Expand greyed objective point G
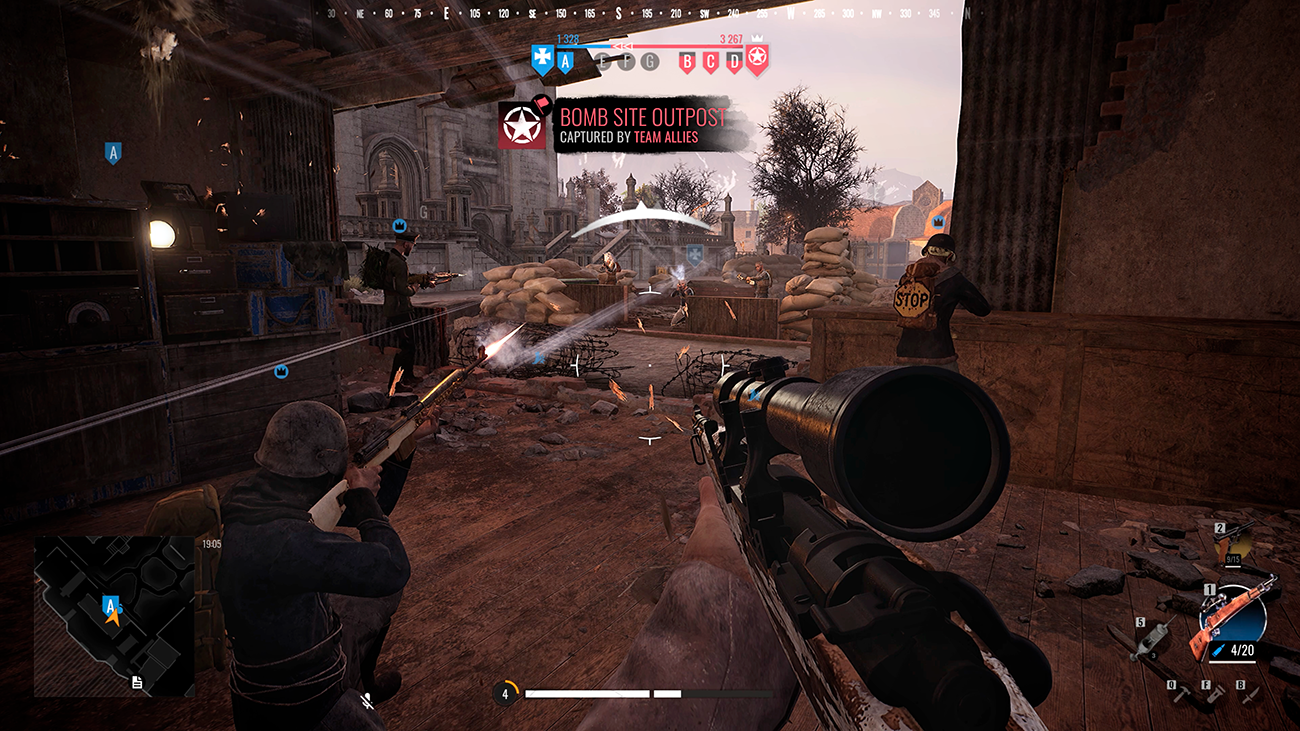The height and width of the screenshot is (731, 1300). [x=649, y=61]
